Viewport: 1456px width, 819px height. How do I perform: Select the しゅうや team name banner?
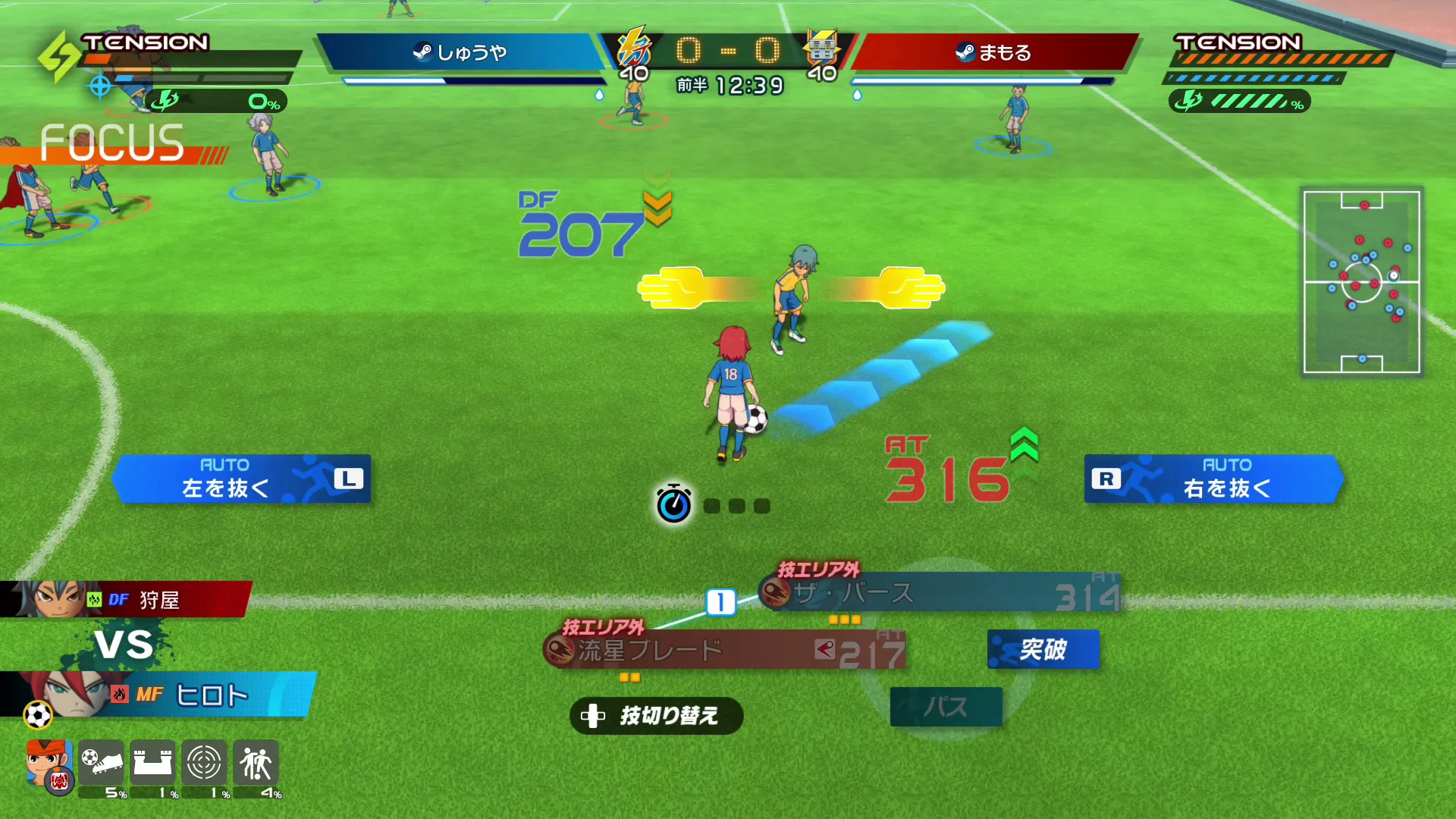point(461,53)
